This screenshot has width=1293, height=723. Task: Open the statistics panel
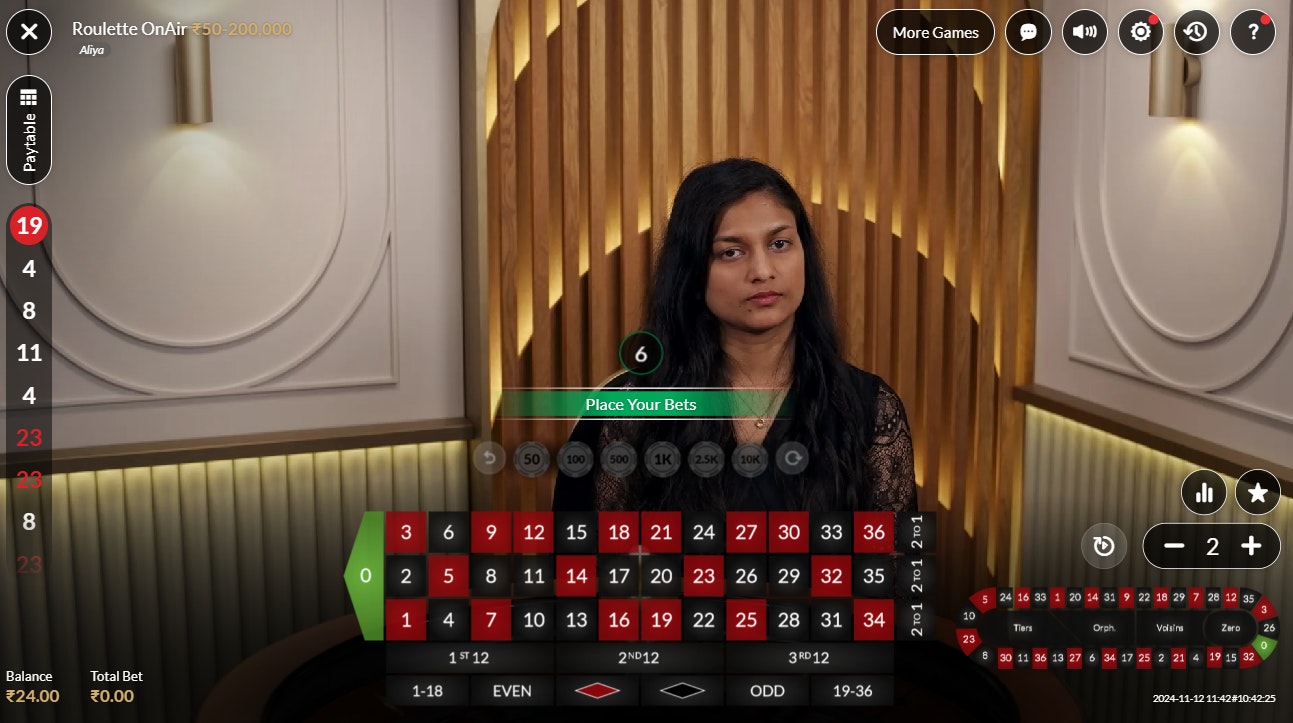tap(1204, 492)
